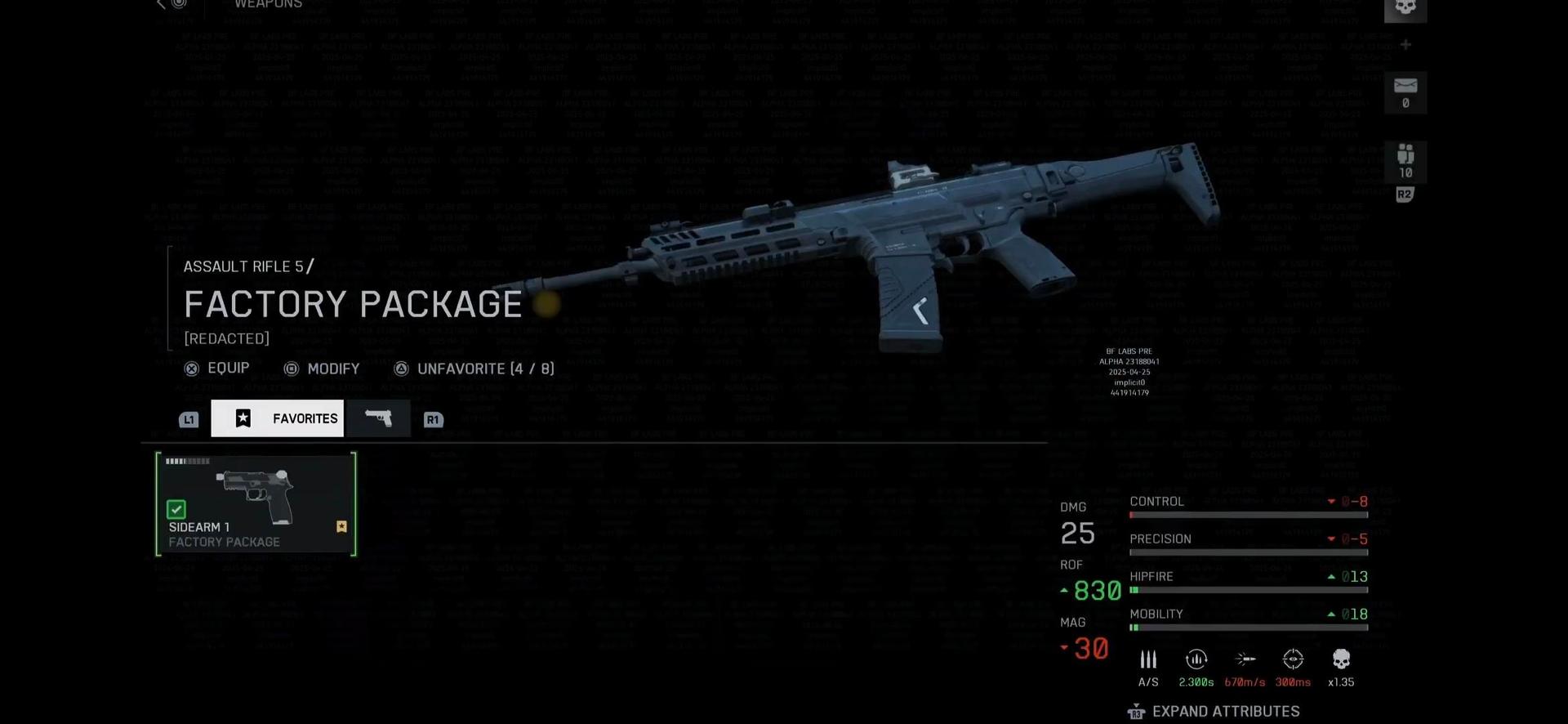
Task: Switch to the Favorites tab
Action: tap(278, 418)
